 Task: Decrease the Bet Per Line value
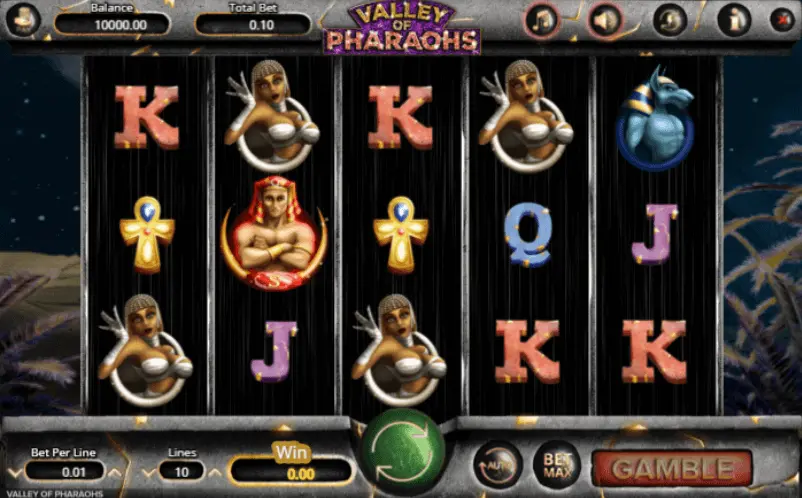click(13, 470)
